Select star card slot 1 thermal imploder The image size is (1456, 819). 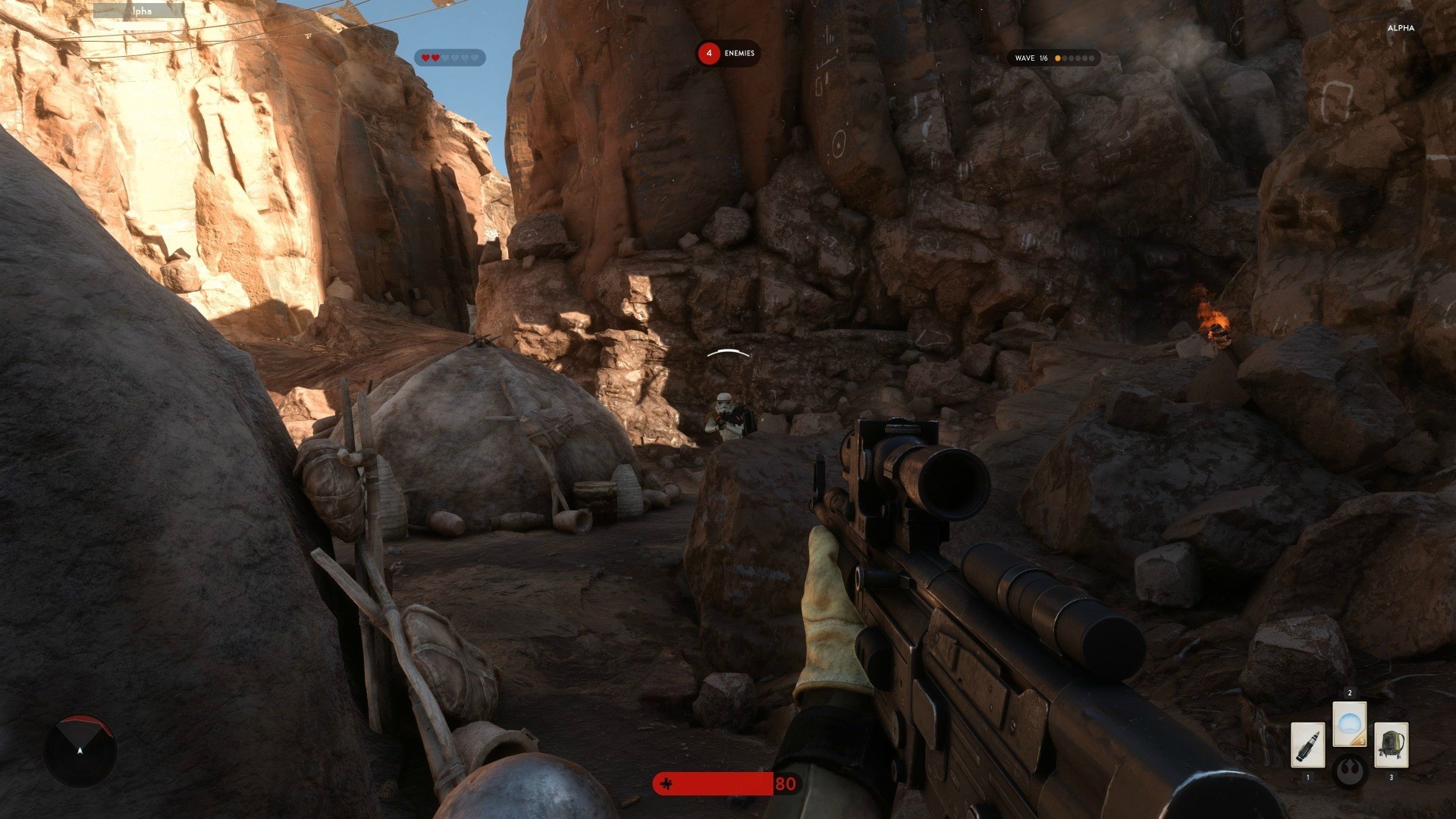click(1308, 745)
